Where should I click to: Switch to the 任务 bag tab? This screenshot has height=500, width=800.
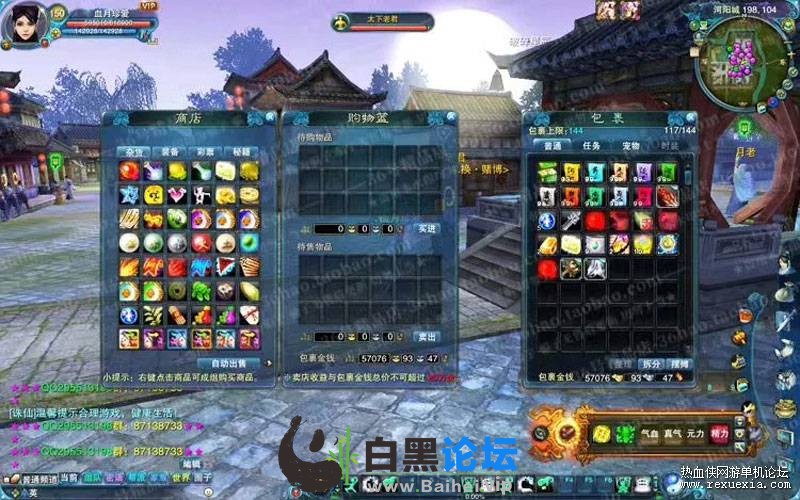(591, 146)
